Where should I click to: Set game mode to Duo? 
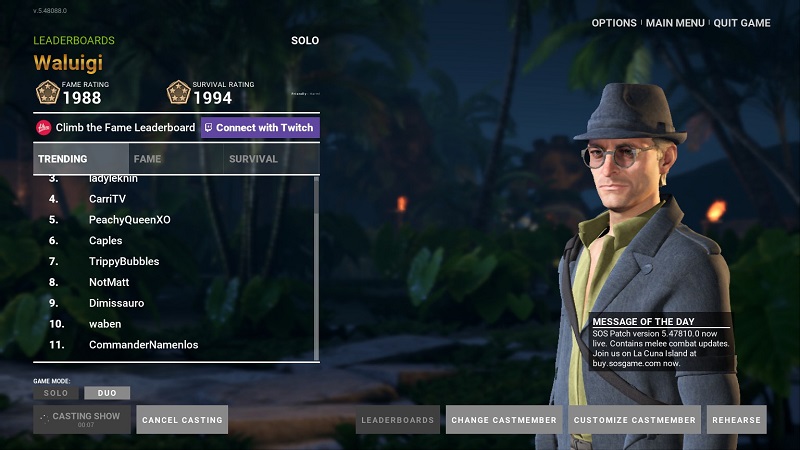pos(107,393)
